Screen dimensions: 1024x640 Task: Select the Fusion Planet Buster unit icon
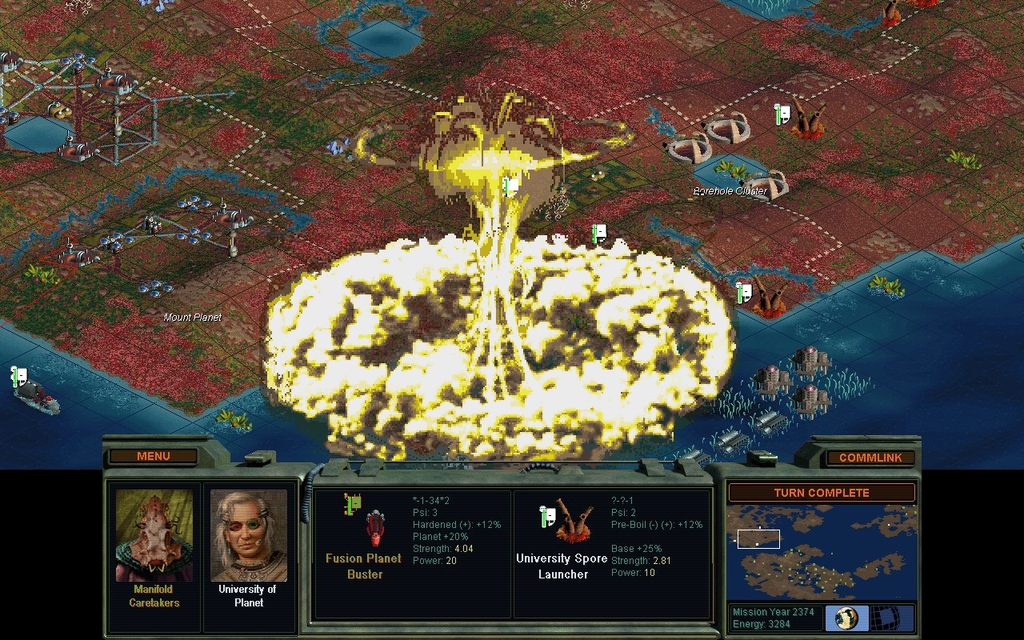(x=375, y=527)
